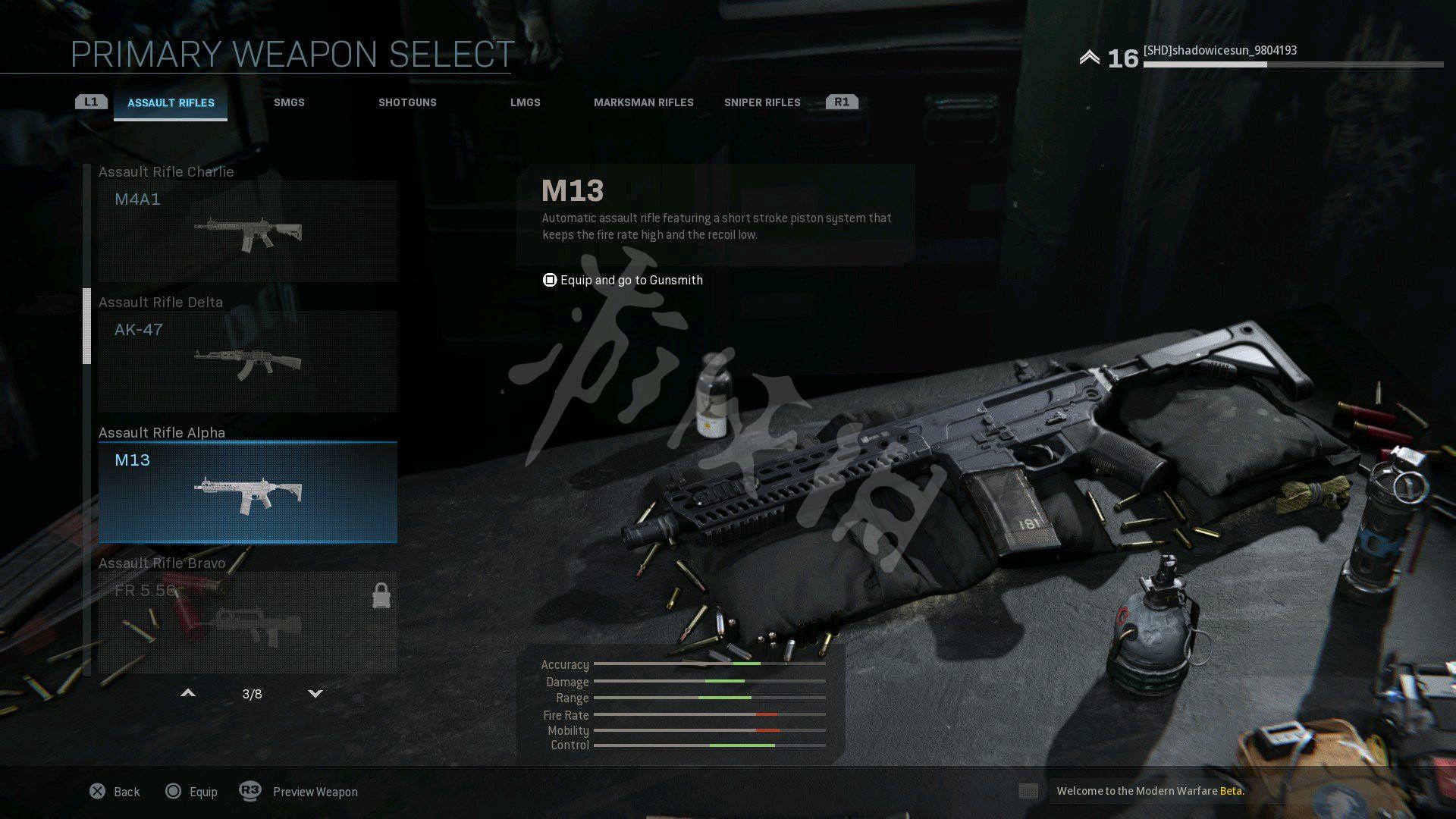
Task: Equip the selected weapon
Action: [x=191, y=792]
